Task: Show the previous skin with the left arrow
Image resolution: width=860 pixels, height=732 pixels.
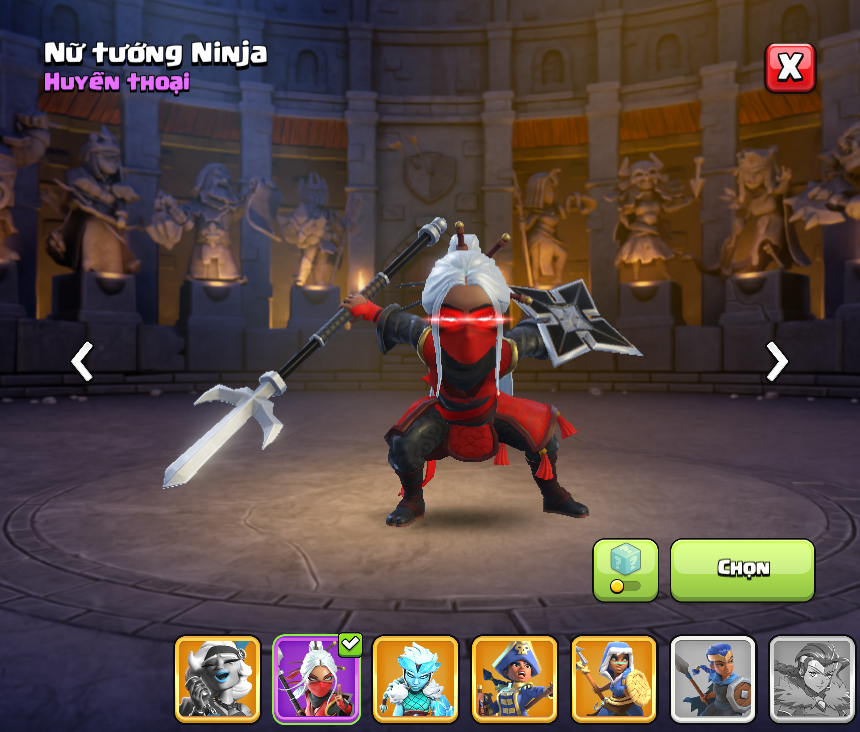Action: click(82, 361)
